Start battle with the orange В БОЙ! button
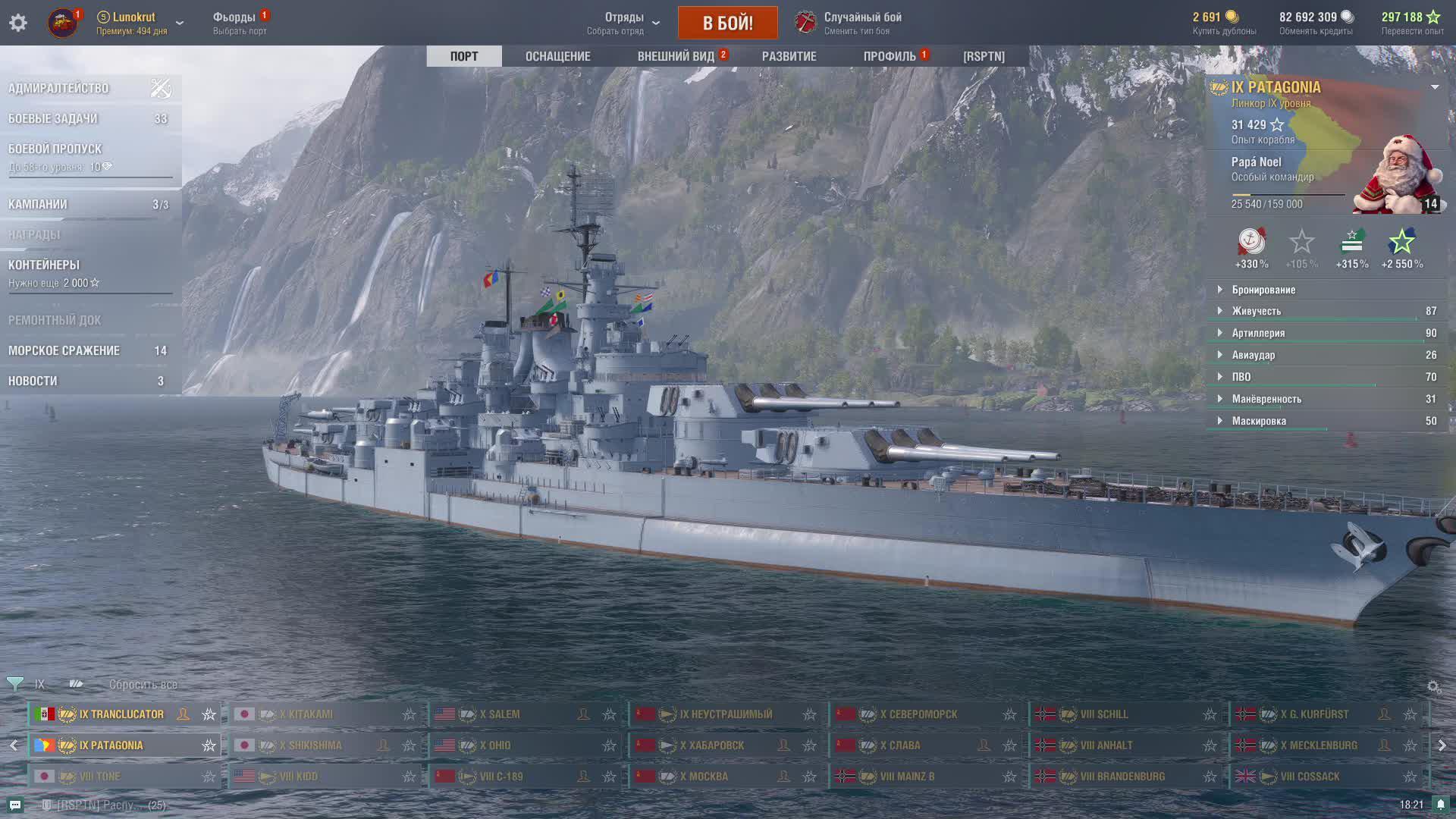Viewport: 1456px width, 819px height. click(727, 23)
